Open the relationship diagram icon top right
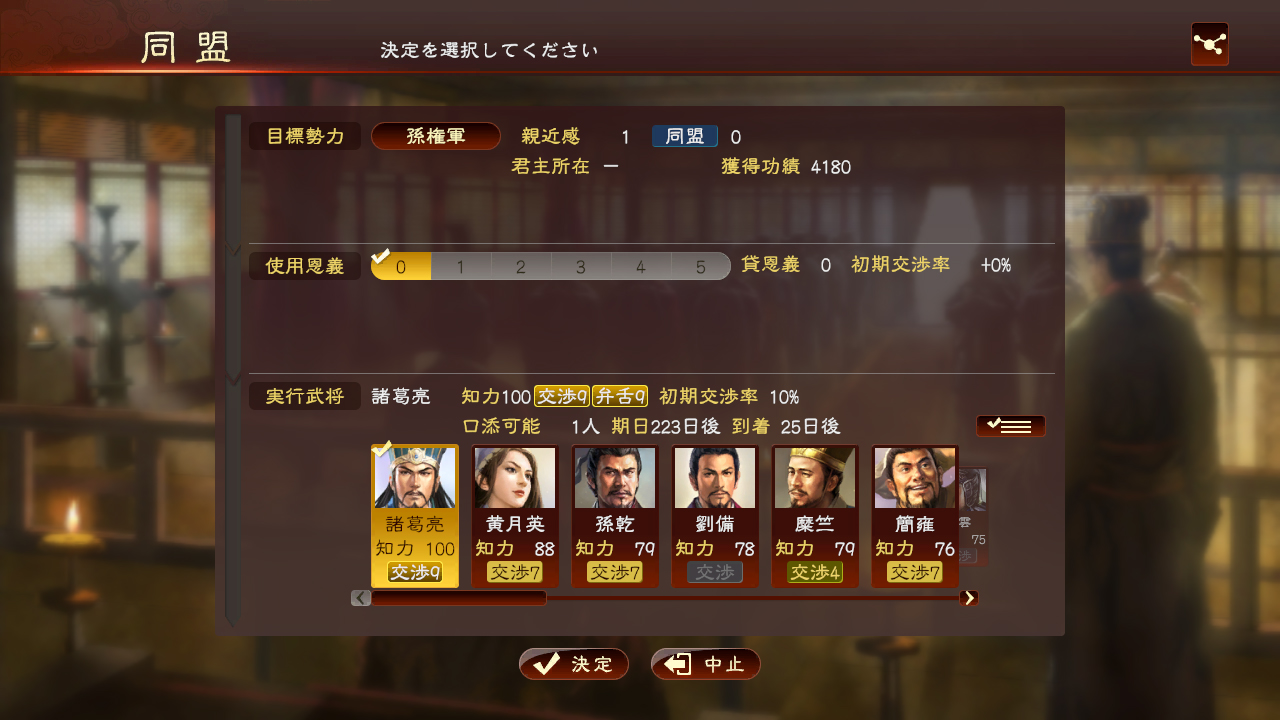 pyautogui.click(x=1209, y=44)
